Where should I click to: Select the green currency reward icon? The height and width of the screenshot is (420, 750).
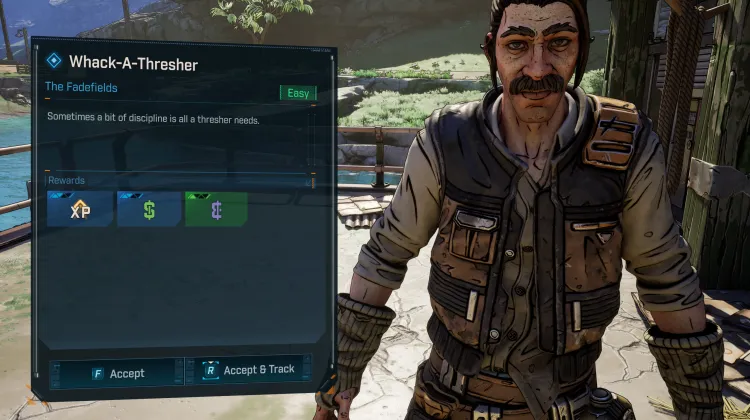[216, 210]
